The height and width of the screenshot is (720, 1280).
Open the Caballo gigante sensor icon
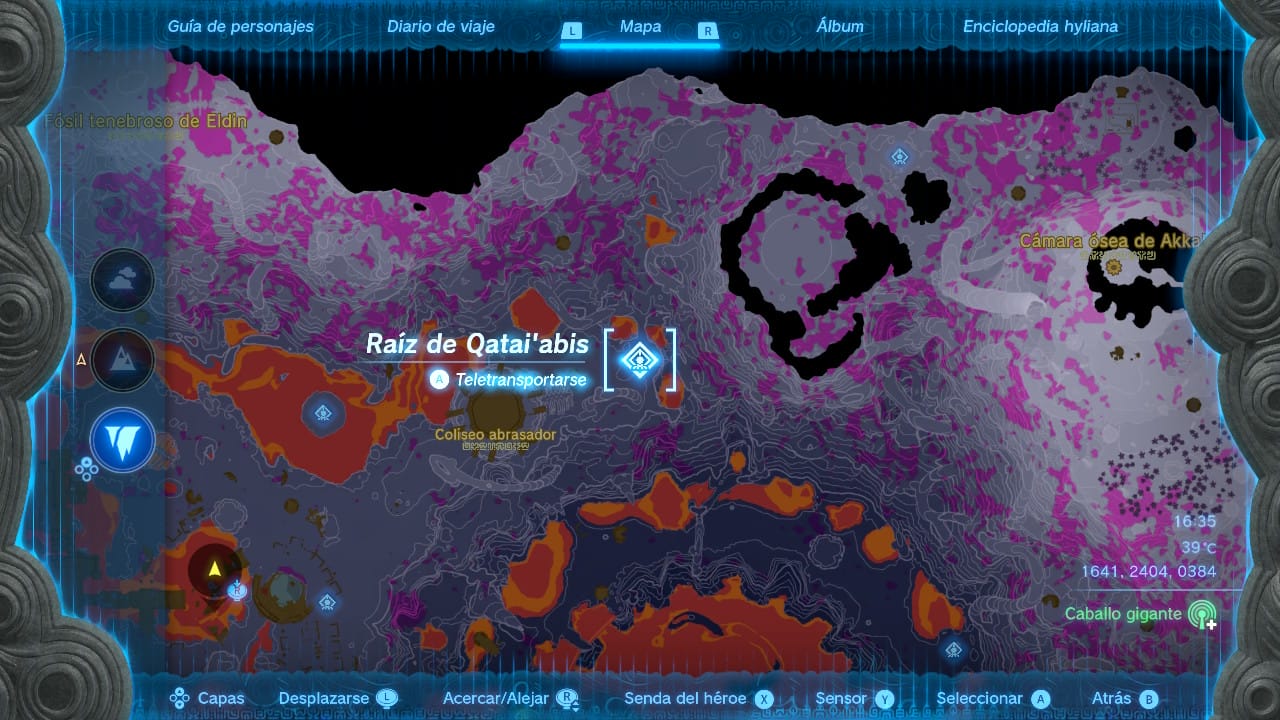tap(1201, 615)
